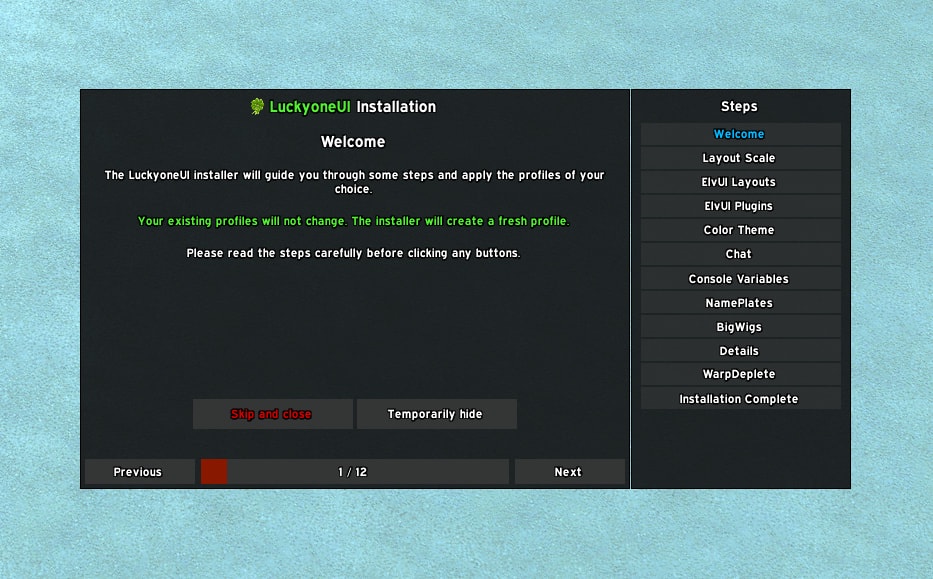Switch to the Color Theme step
This screenshot has width=933, height=579.
(740, 230)
